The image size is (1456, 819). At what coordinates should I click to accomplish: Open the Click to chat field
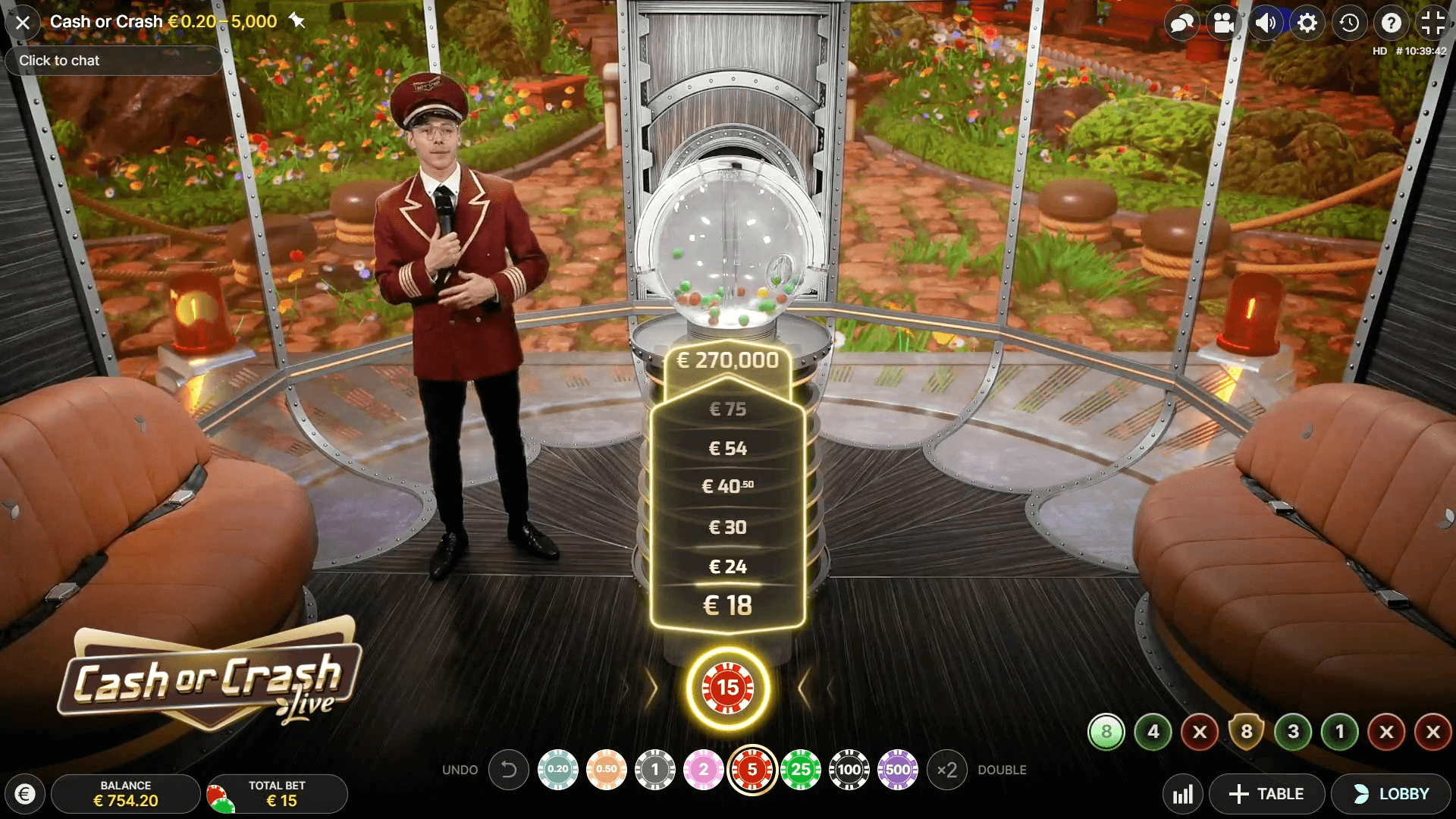point(112,61)
